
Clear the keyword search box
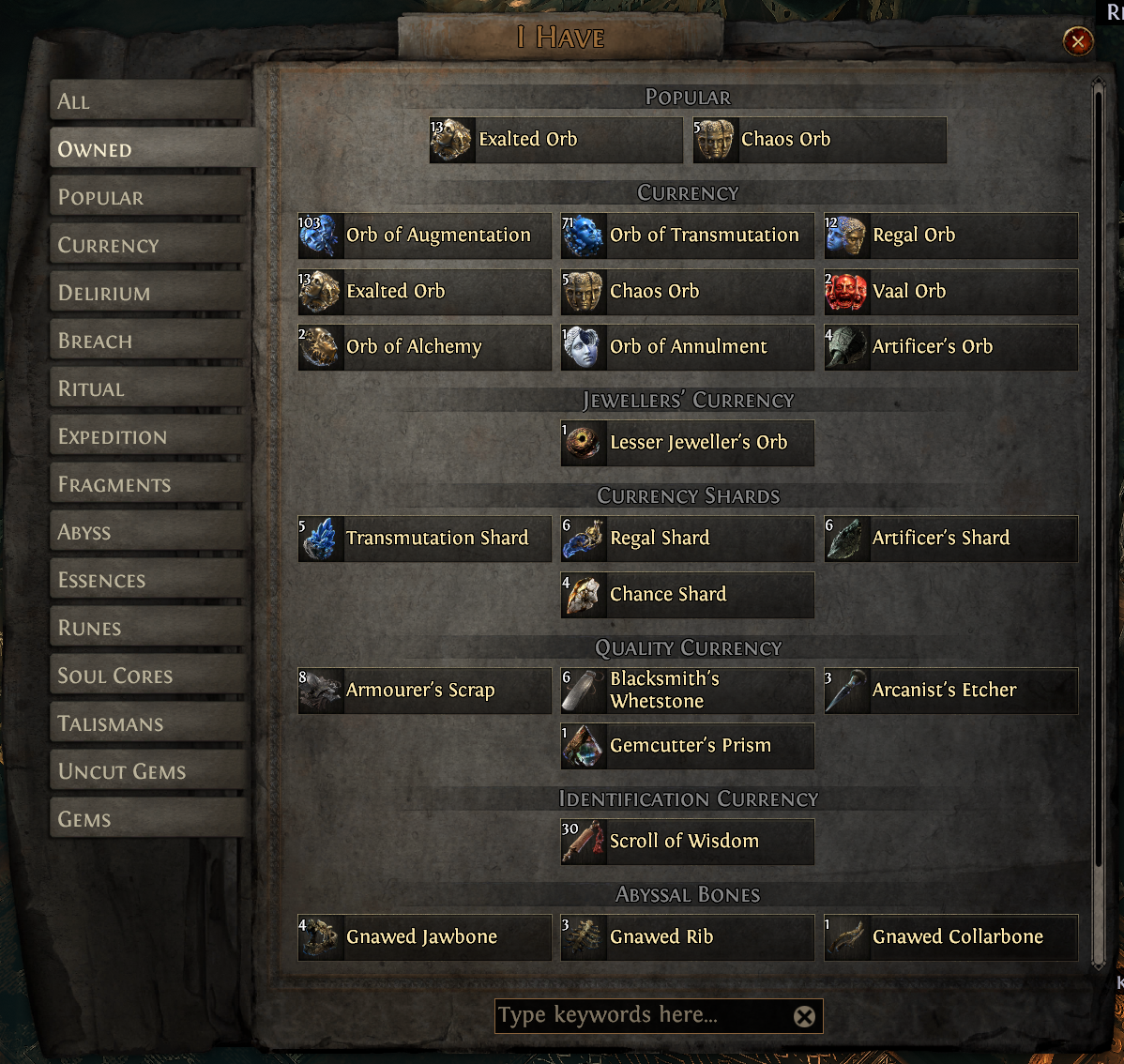pos(804,1016)
